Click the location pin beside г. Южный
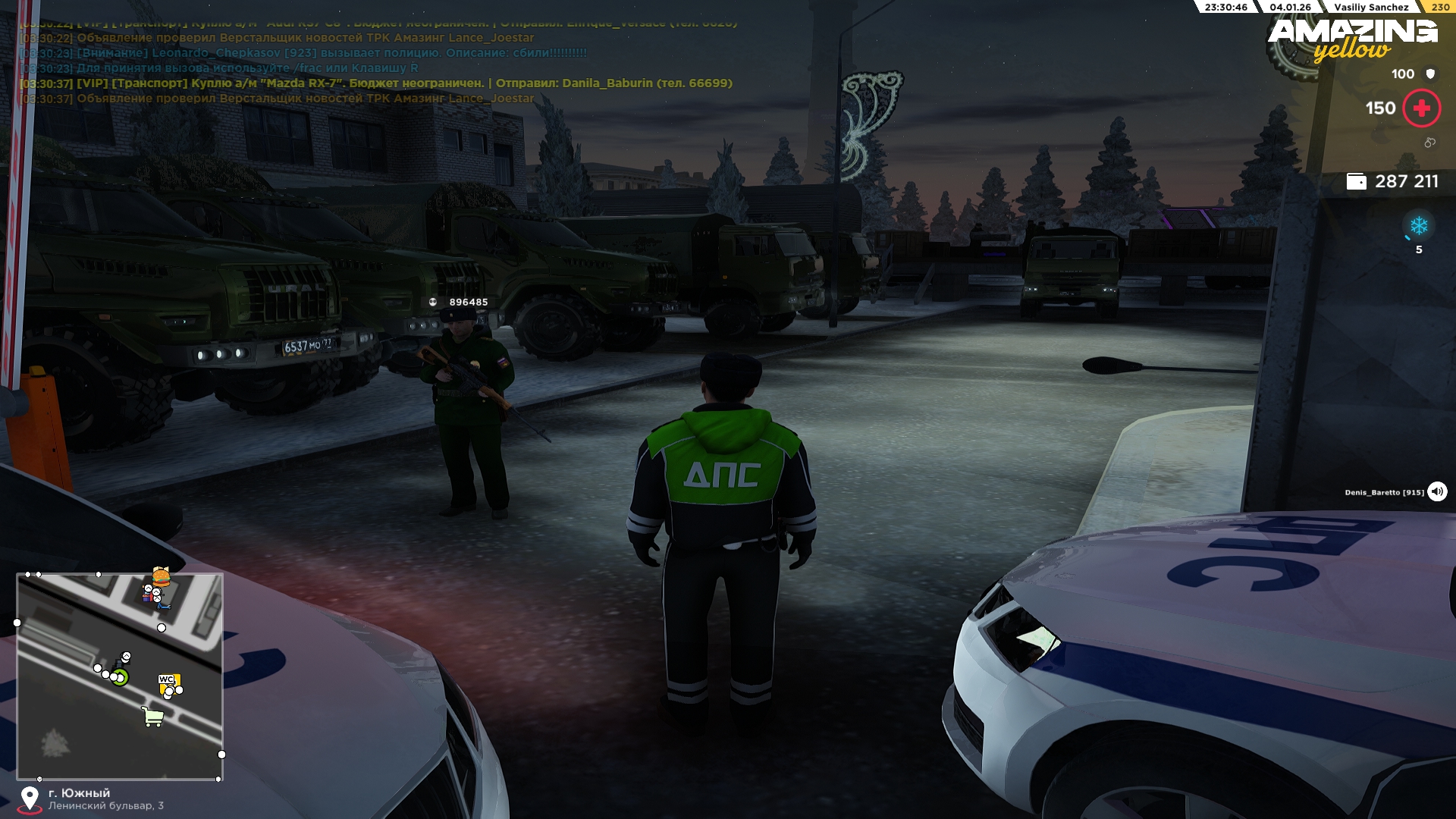This screenshot has width=1456, height=819. [30, 799]
